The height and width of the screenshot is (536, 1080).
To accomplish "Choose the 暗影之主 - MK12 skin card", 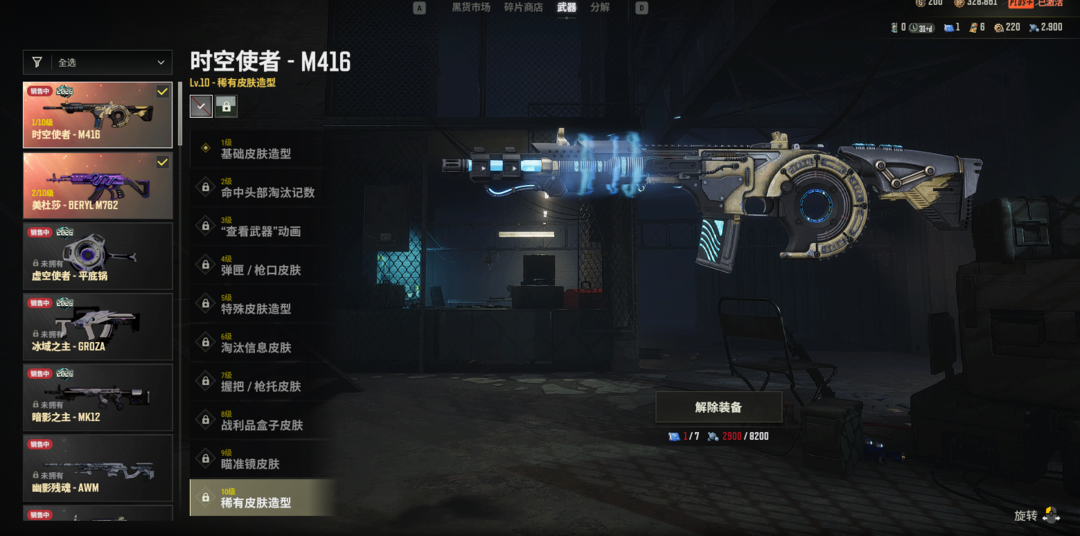I will pyautogui.click(x=97, y=397).
